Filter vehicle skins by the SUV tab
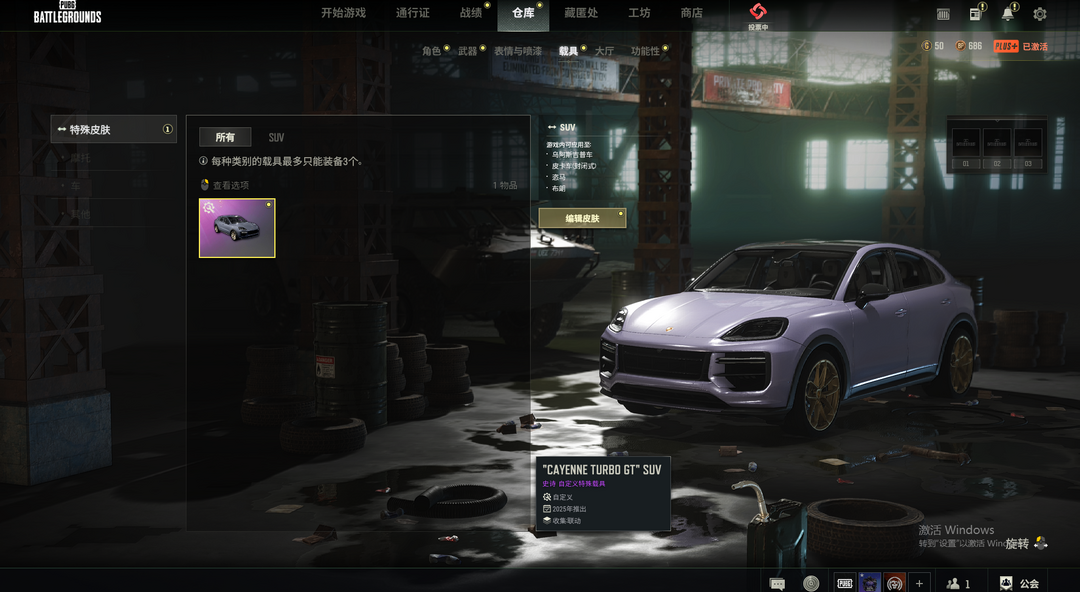 pyautogui.click(x=276, y=137)
